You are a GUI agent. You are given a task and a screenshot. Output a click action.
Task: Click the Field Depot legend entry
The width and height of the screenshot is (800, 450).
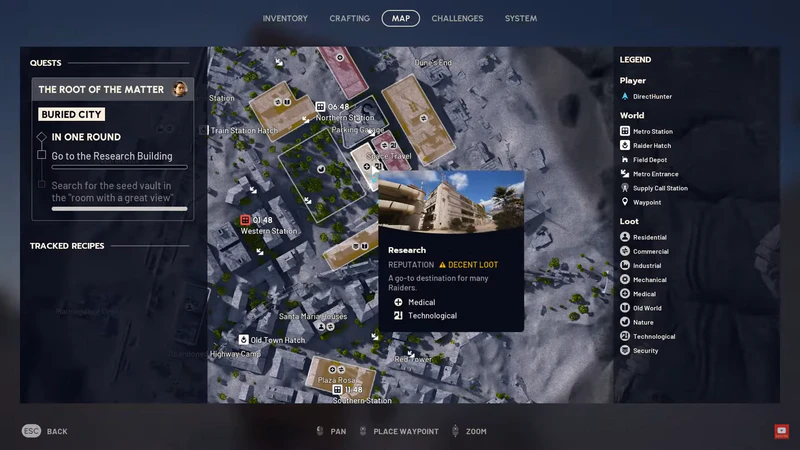(649, 160)
